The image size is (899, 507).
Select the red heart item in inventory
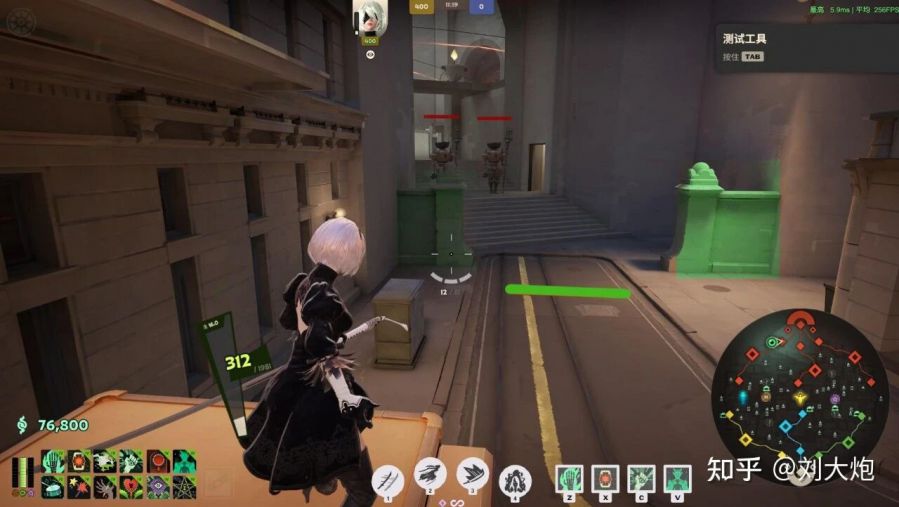[132, 487]
